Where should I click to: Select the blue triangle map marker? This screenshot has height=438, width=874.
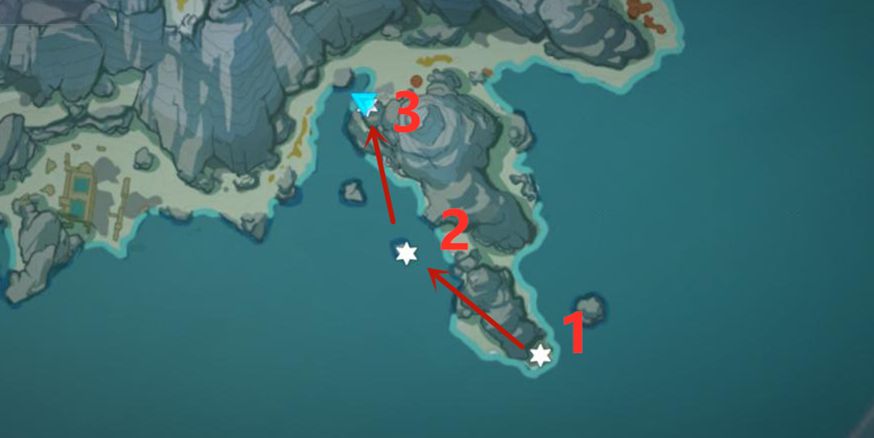click(x=364, y=103)
